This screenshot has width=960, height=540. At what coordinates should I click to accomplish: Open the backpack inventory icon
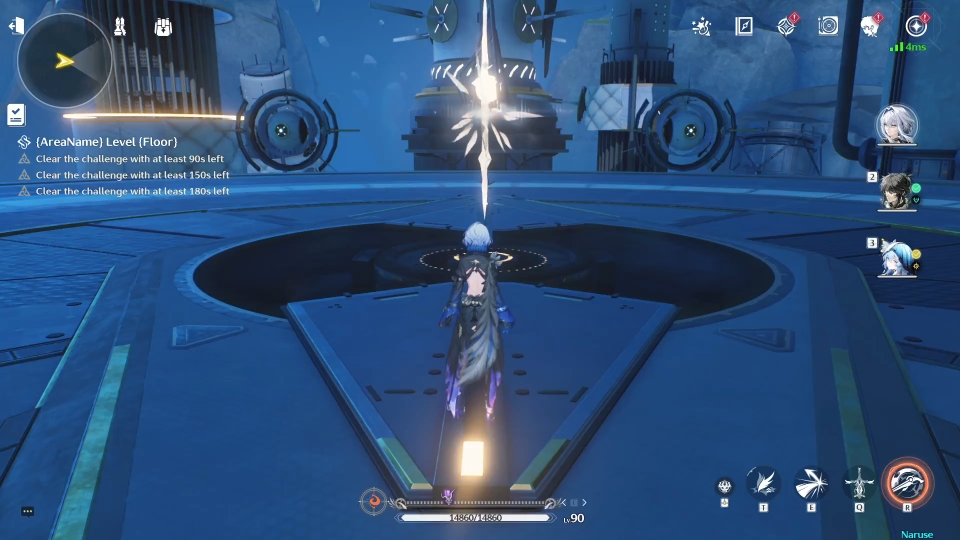163,27
